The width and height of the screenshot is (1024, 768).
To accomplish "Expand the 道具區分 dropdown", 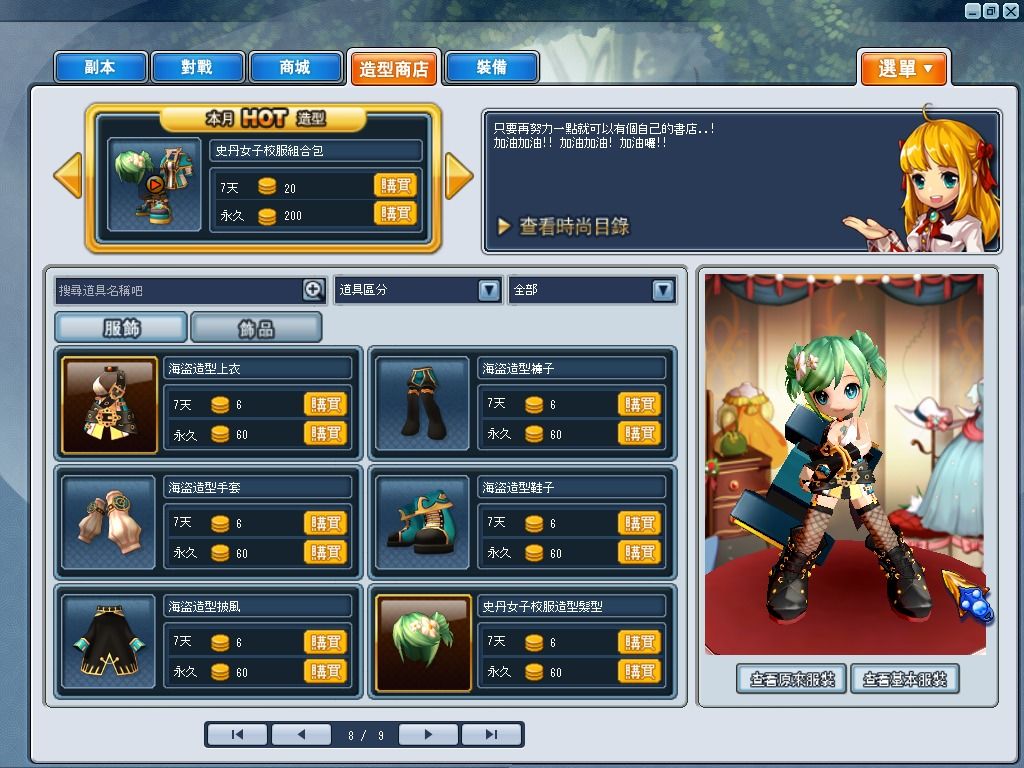I will click(488, 290).
